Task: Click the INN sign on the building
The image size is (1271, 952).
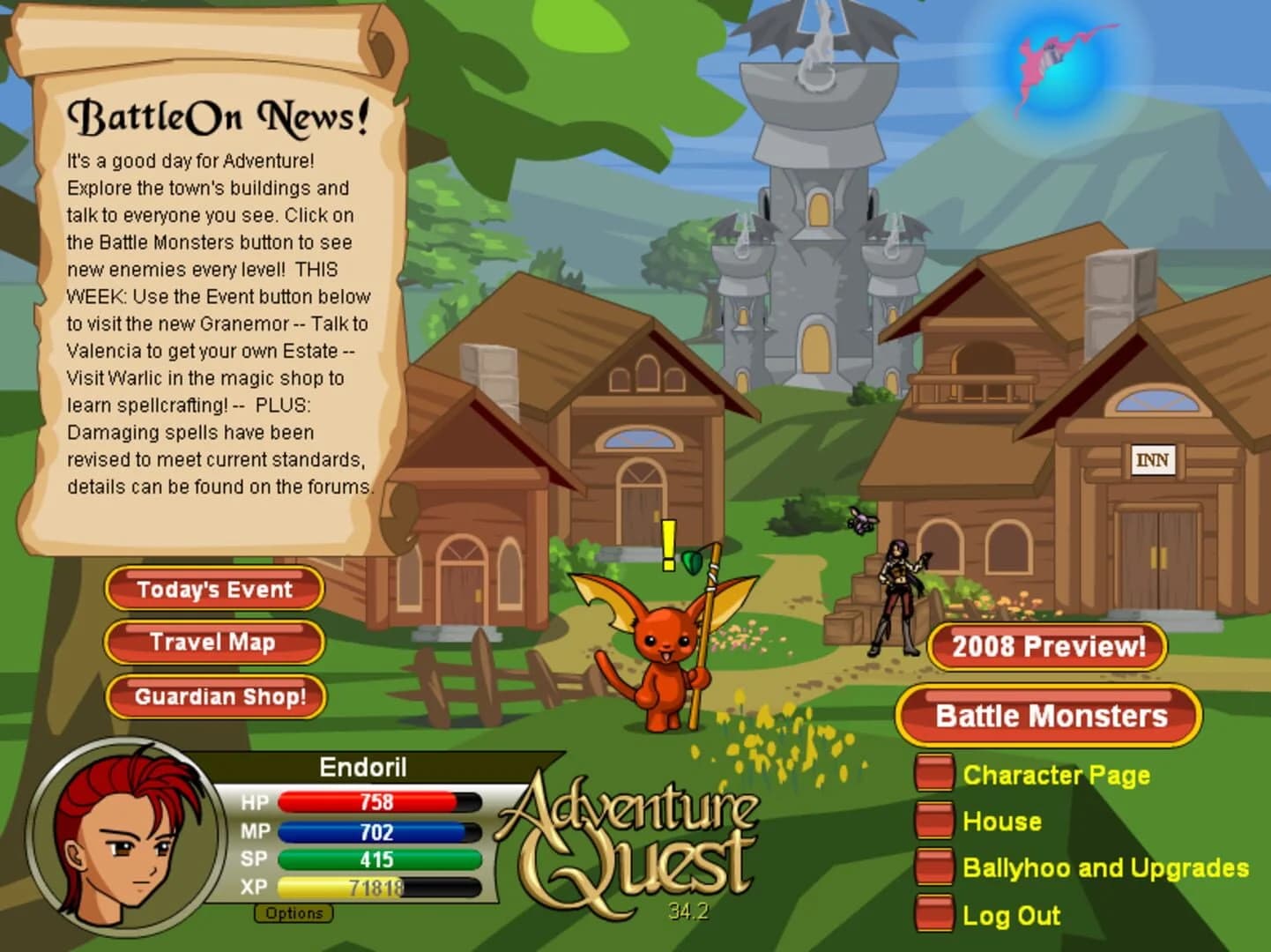Action: tap(1154, 459)
